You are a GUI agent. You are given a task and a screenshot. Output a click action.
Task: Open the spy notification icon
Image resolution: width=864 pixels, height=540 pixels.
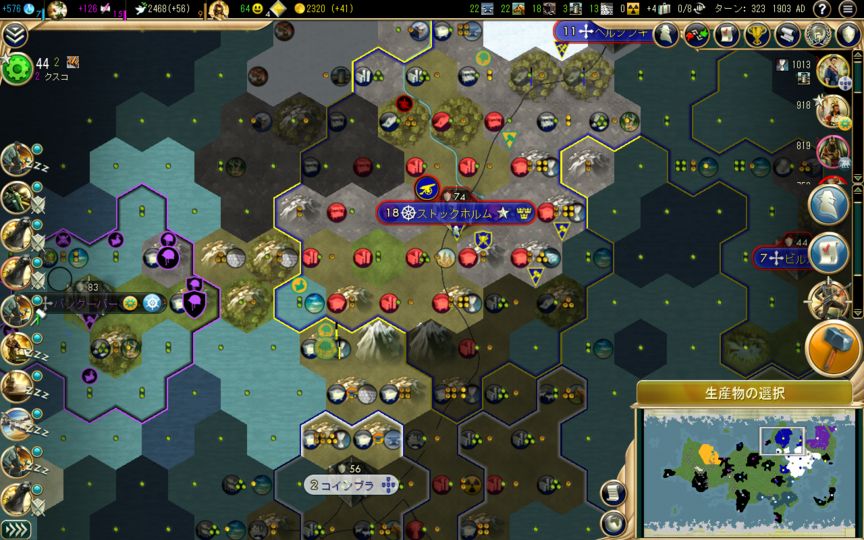point(829,204)
